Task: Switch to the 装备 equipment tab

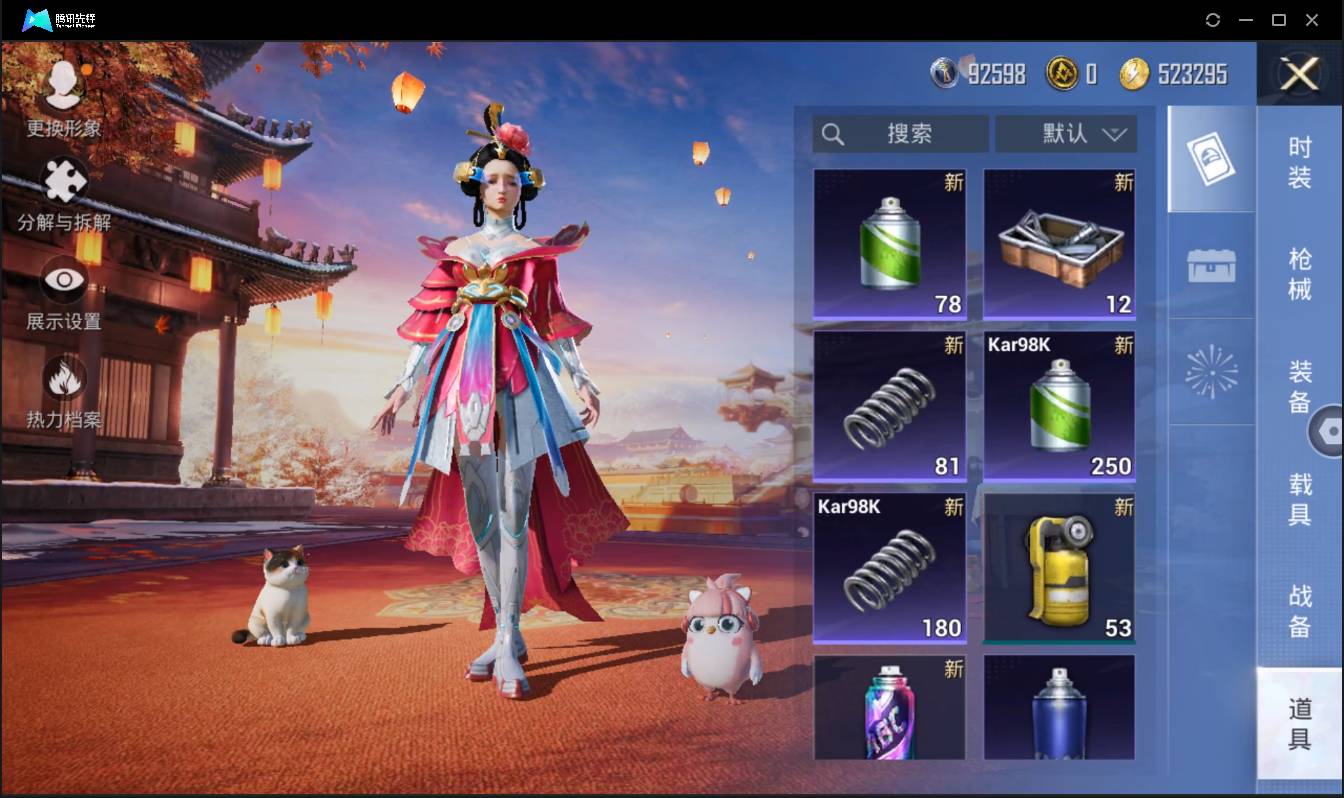Action: click(x=1299, y=387)
